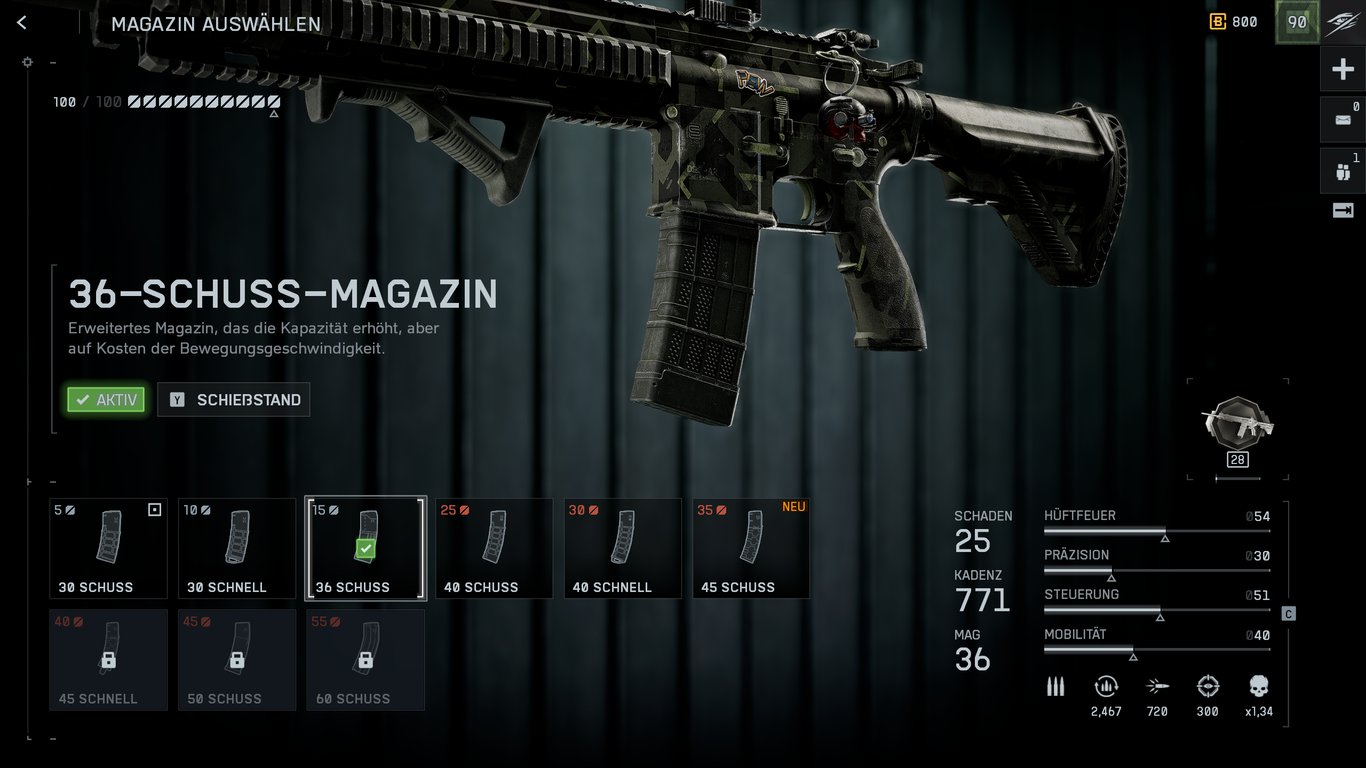
Task: Click the 800 currency balance
Action: (x=1233, y=22)
